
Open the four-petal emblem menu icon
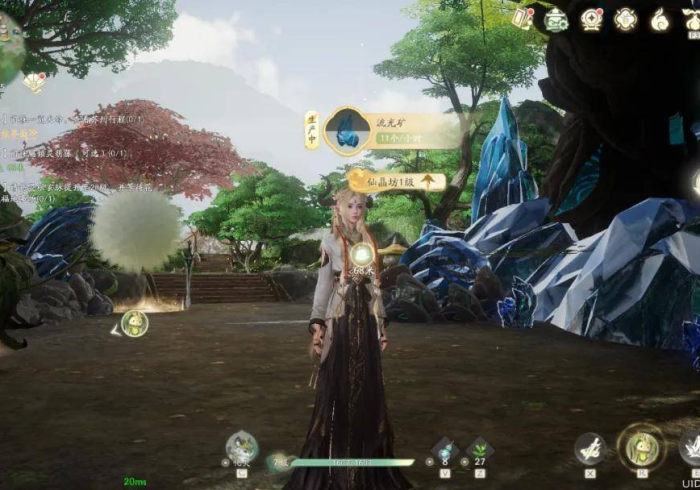[x=626, y=18]
